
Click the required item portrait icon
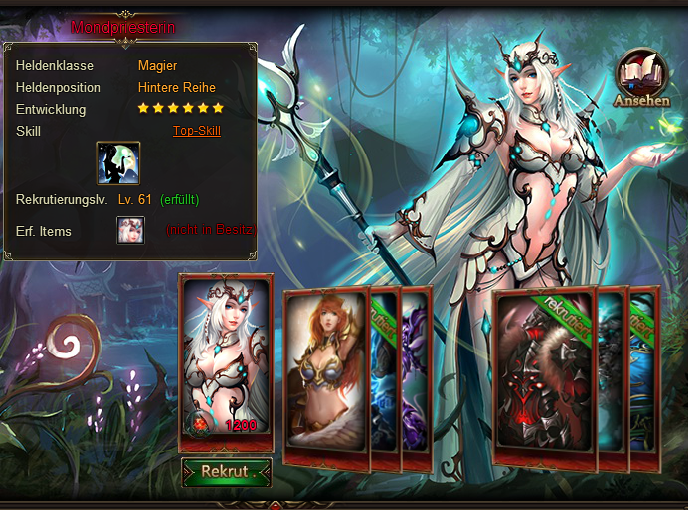coord(130,230)
